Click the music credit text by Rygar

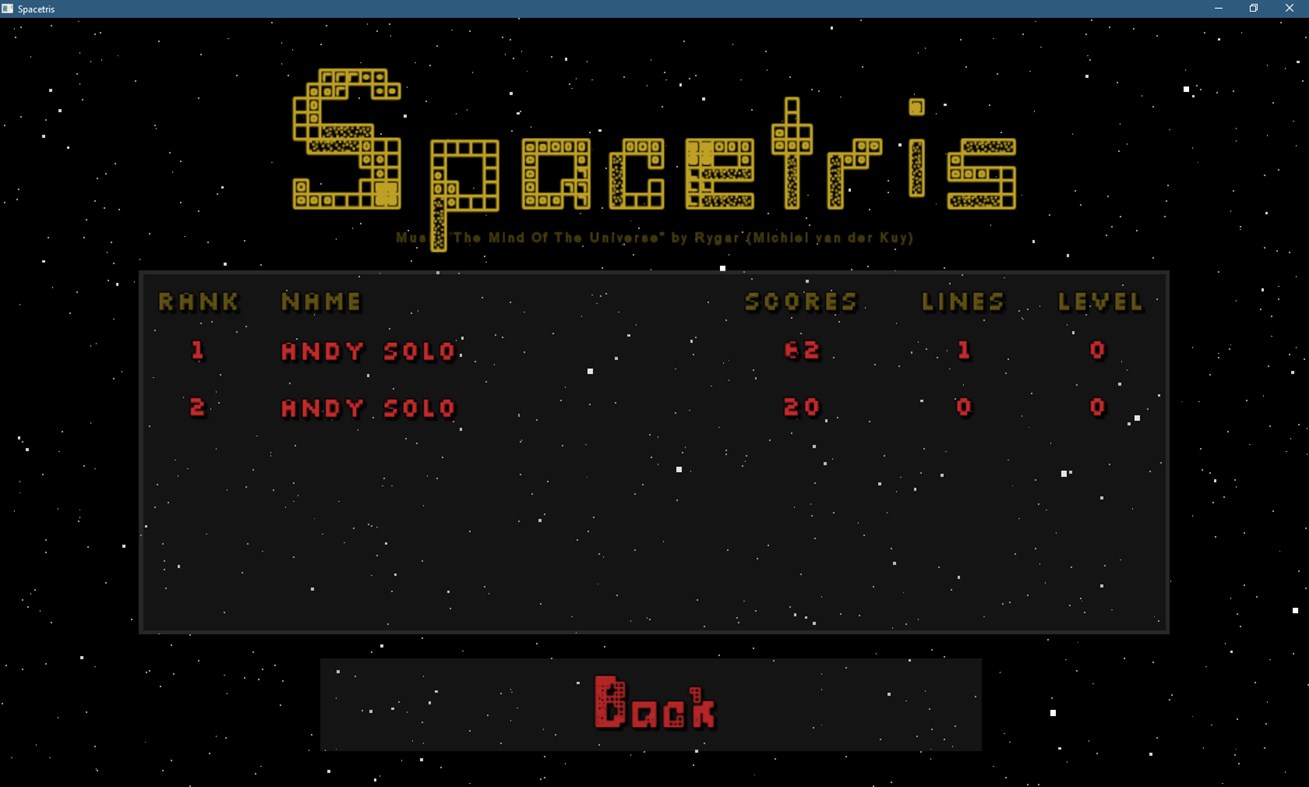[x=655, y=238]
